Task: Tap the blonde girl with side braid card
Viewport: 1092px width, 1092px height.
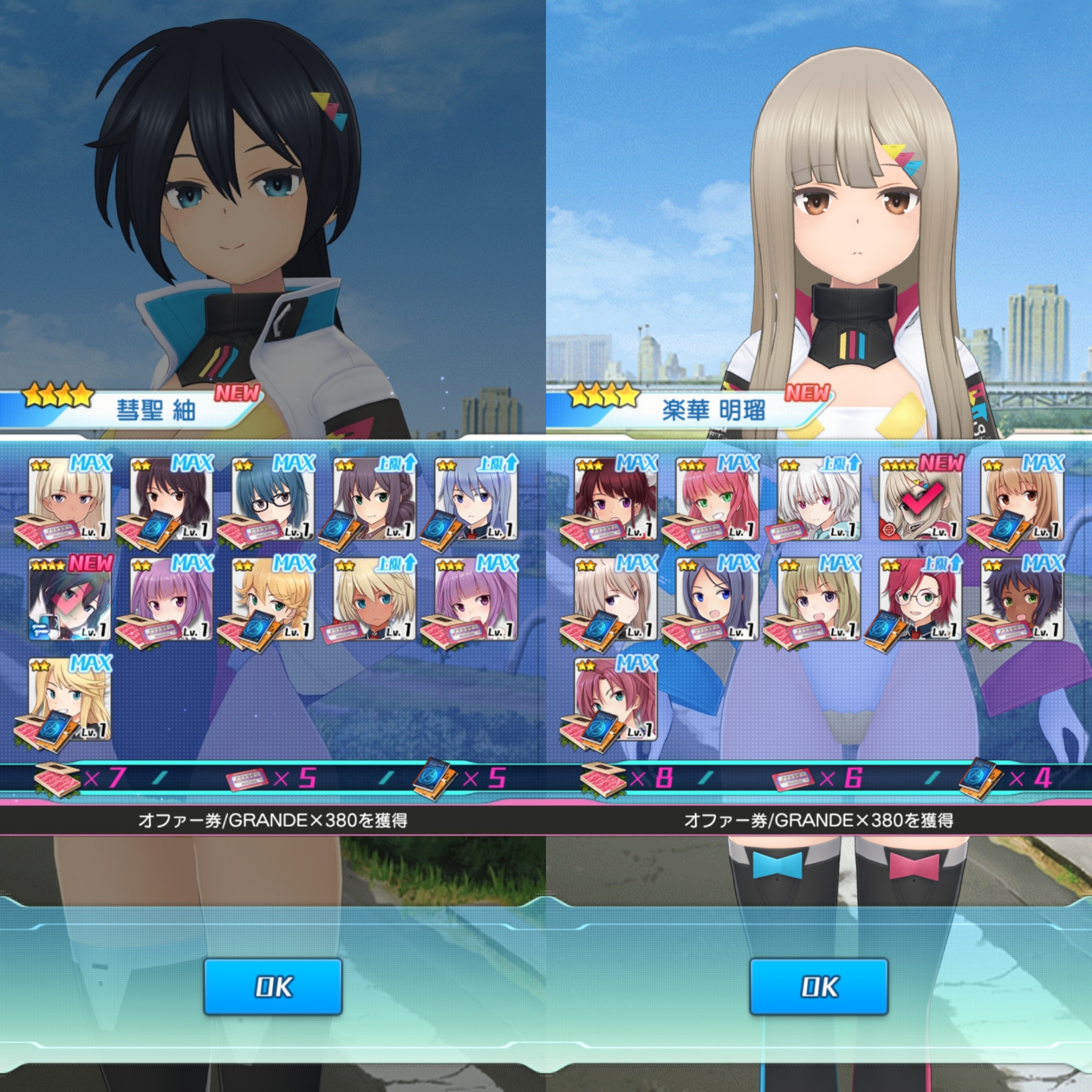Action: coord(273,599)
